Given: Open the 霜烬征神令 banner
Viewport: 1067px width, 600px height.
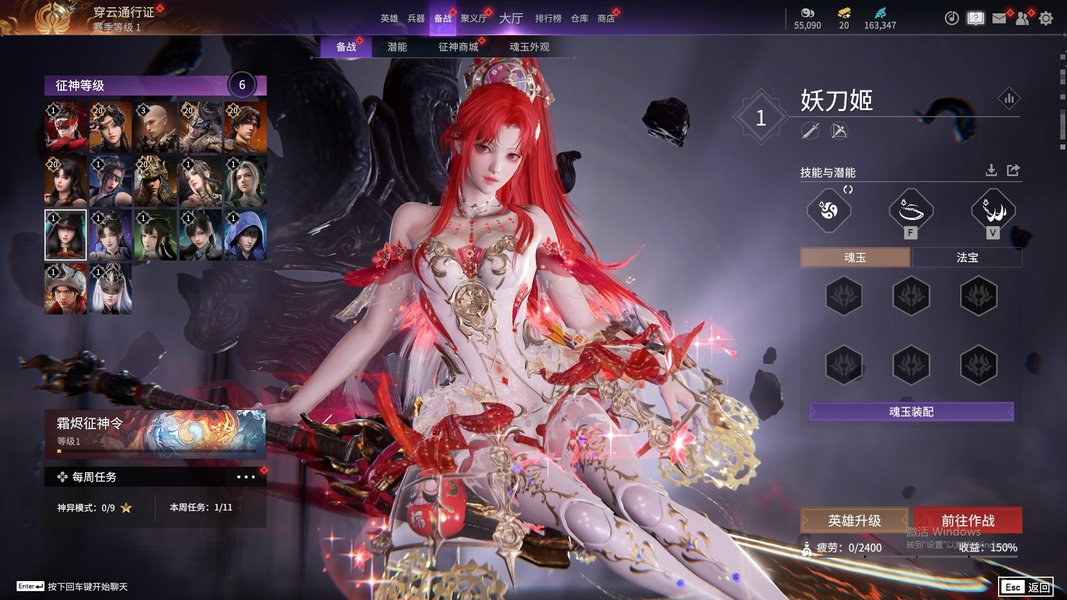Looking at the screenshot, I should pyautogui.click(x=155, y=432).
